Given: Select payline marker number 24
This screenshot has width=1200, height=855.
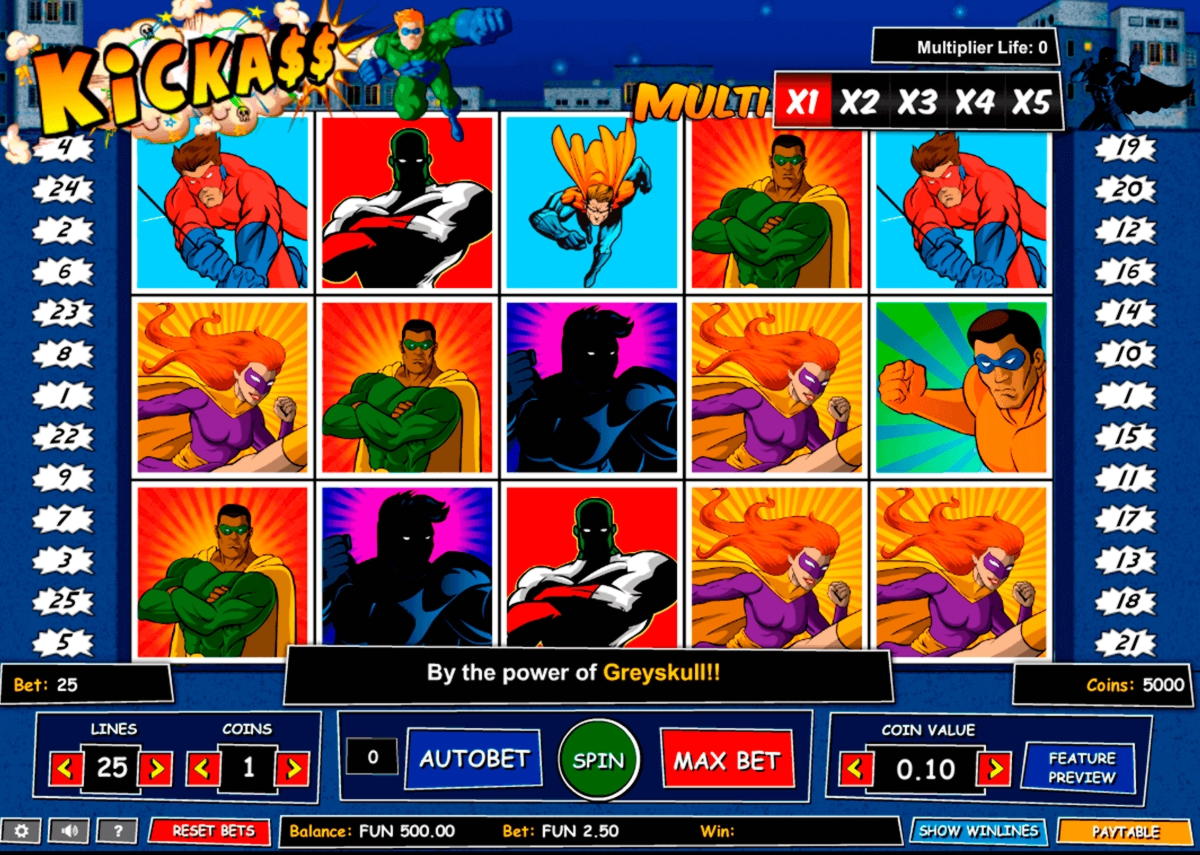Looking at the screenshot, I should point(63,189).
